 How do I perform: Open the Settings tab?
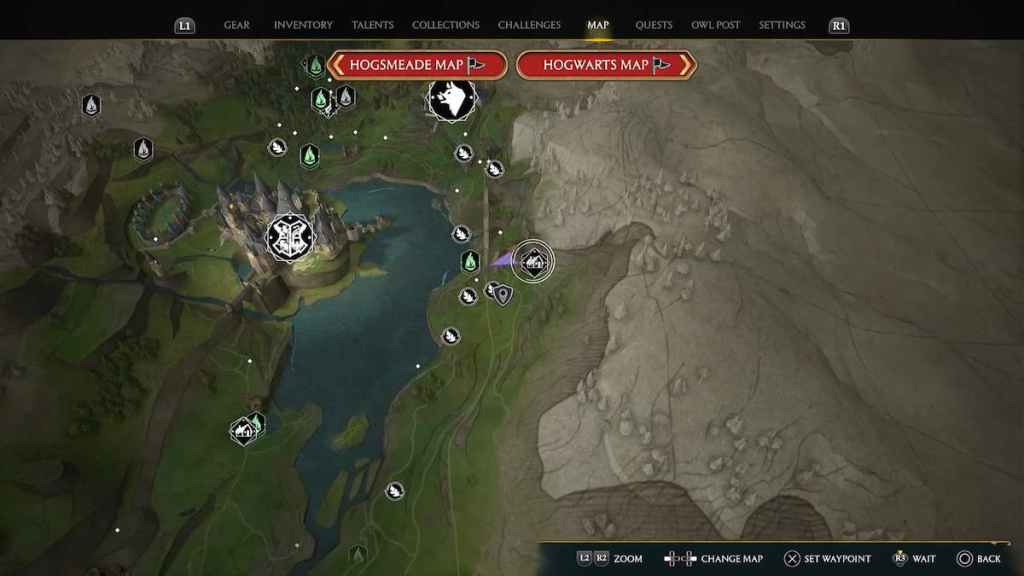[x=782, y=25]
